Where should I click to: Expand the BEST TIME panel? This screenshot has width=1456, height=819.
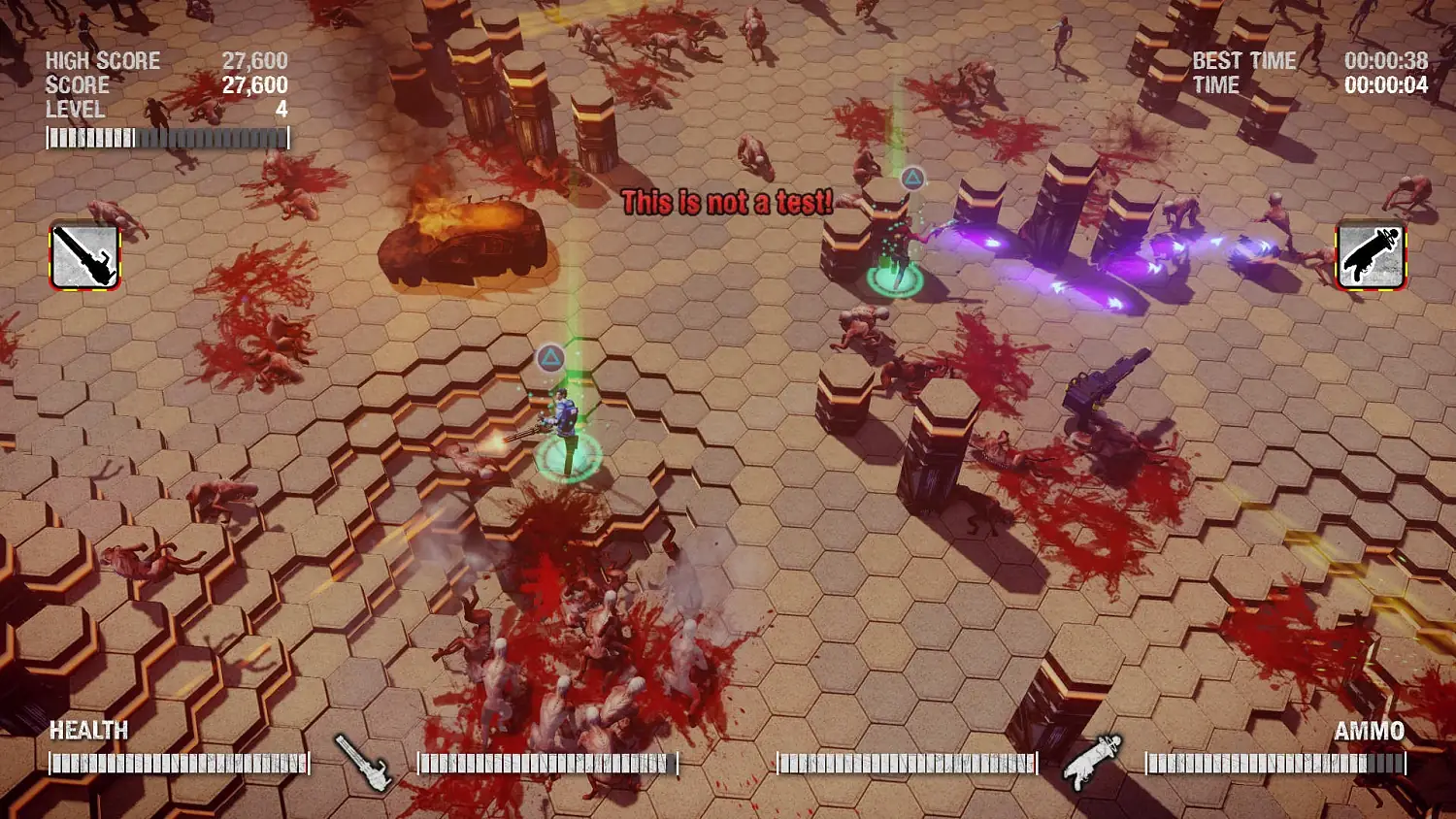pyautogui.click(x=1243, y=60)
